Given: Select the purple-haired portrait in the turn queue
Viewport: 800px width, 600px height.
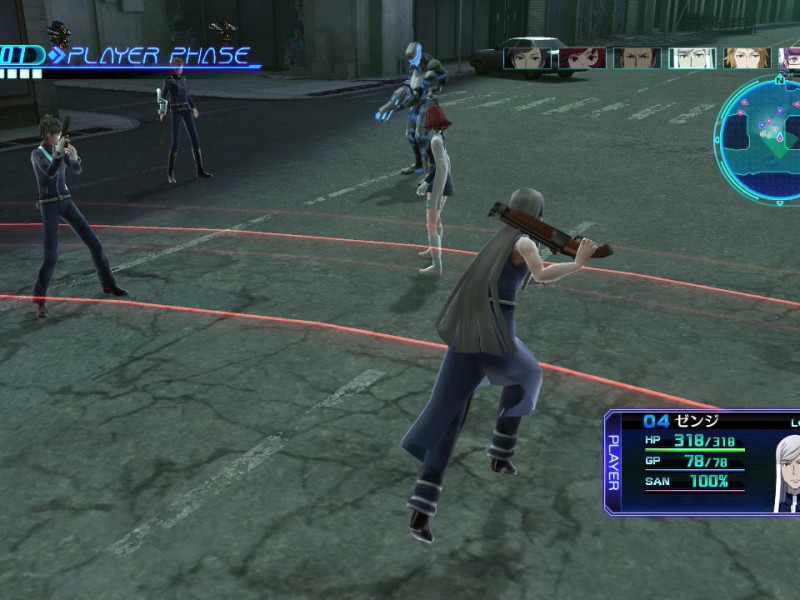Looking at the screenshot, I should click(790, 58).
